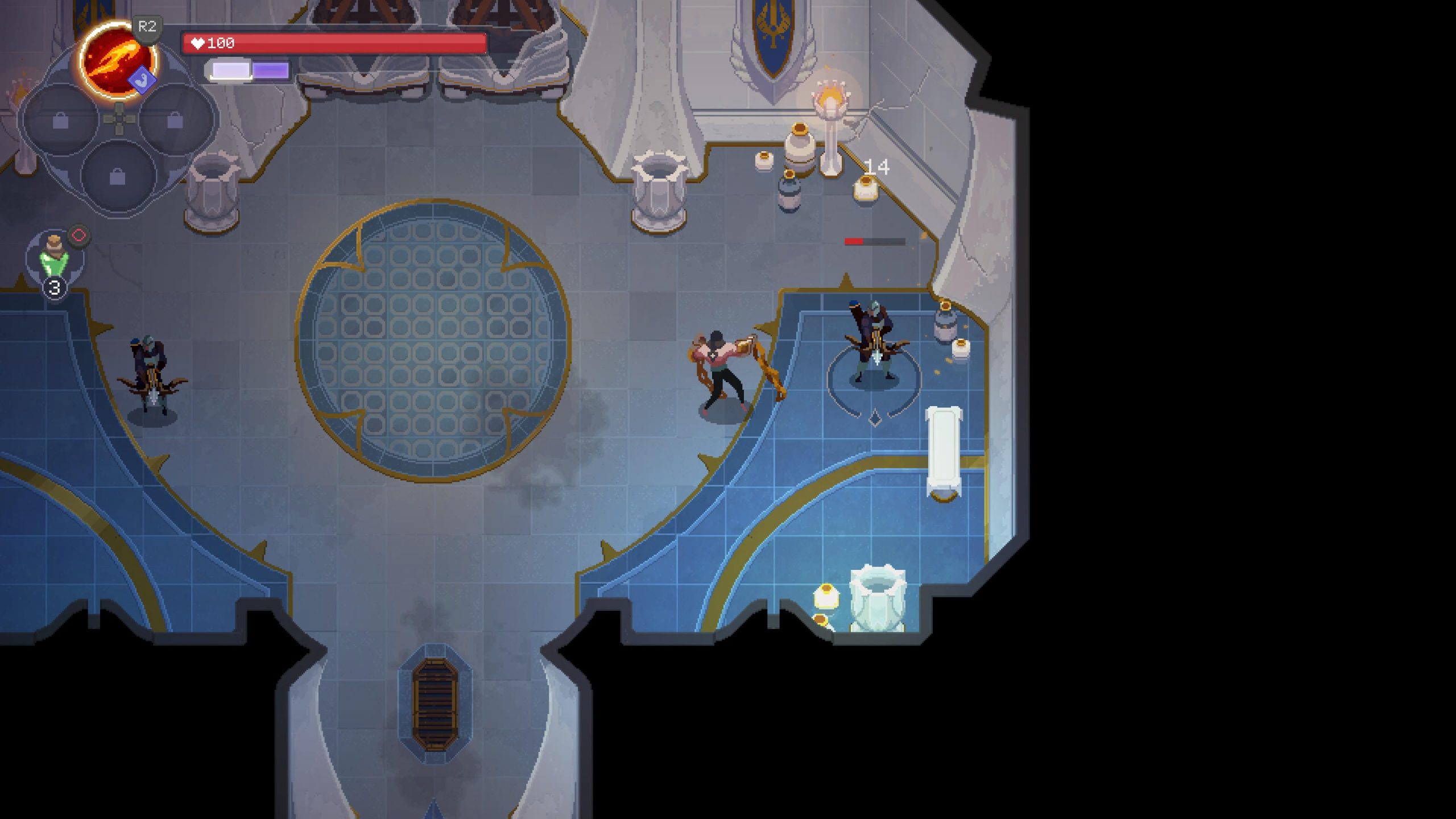Click the heart icon on the health bar
1456x819 pixels.
(199, 42)
